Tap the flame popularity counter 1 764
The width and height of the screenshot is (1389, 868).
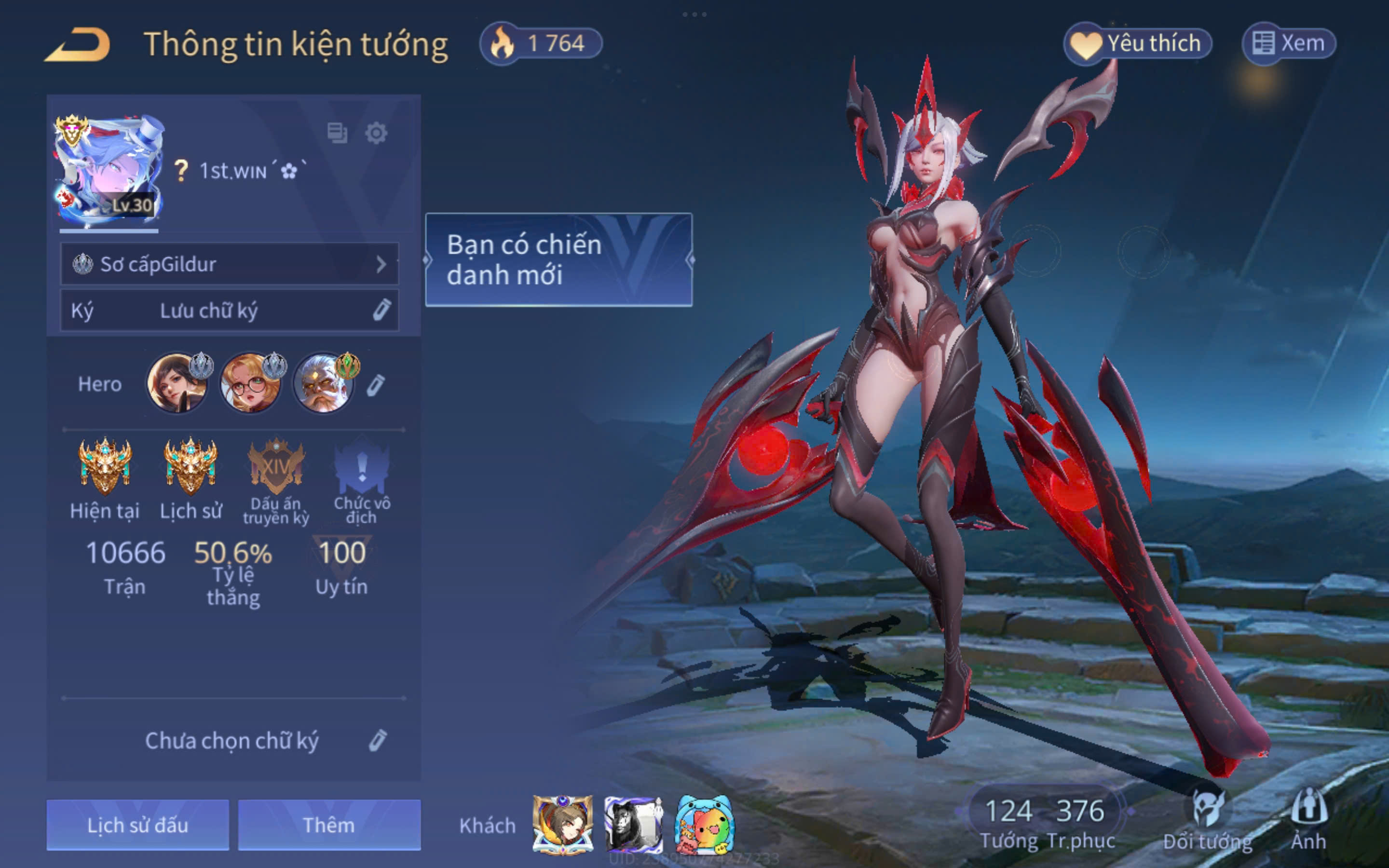(541, 43)
